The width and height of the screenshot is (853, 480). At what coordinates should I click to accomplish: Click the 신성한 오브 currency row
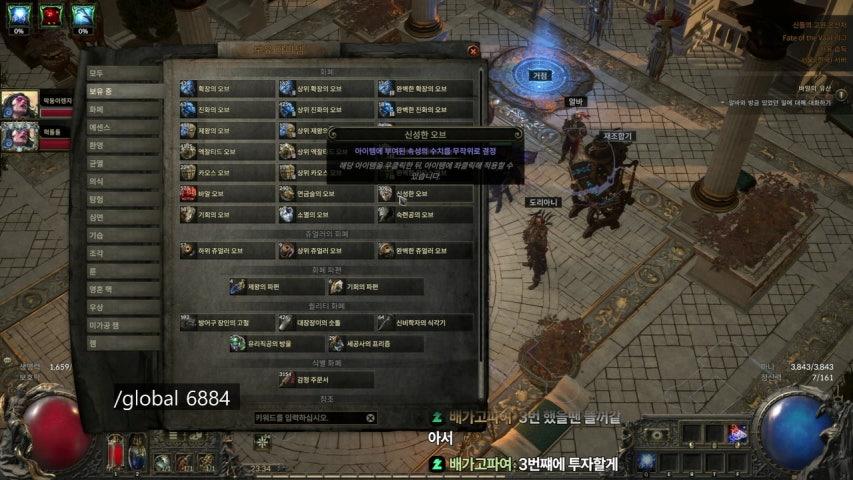pos(425,193)
